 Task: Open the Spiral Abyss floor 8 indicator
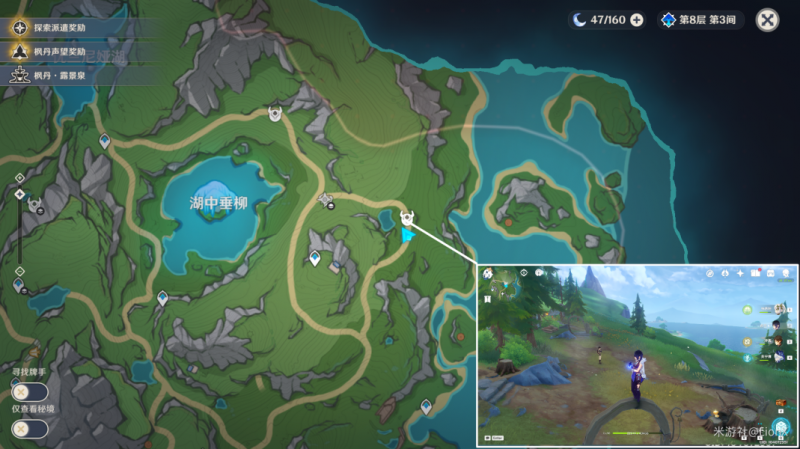coord(700,20)
